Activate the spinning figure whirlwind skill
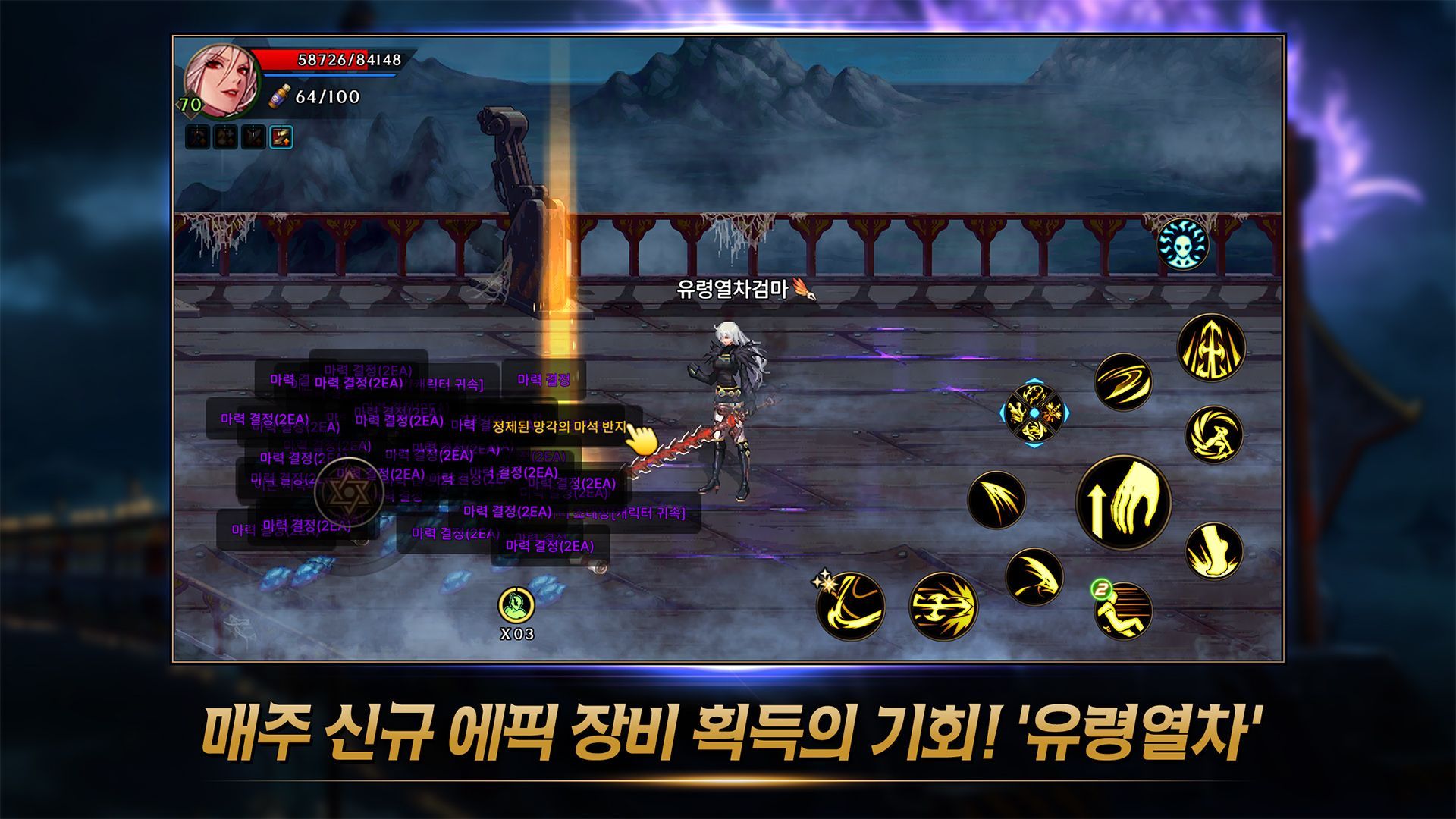This screenshot has width=1456, height=819. tap(1213, 435)
